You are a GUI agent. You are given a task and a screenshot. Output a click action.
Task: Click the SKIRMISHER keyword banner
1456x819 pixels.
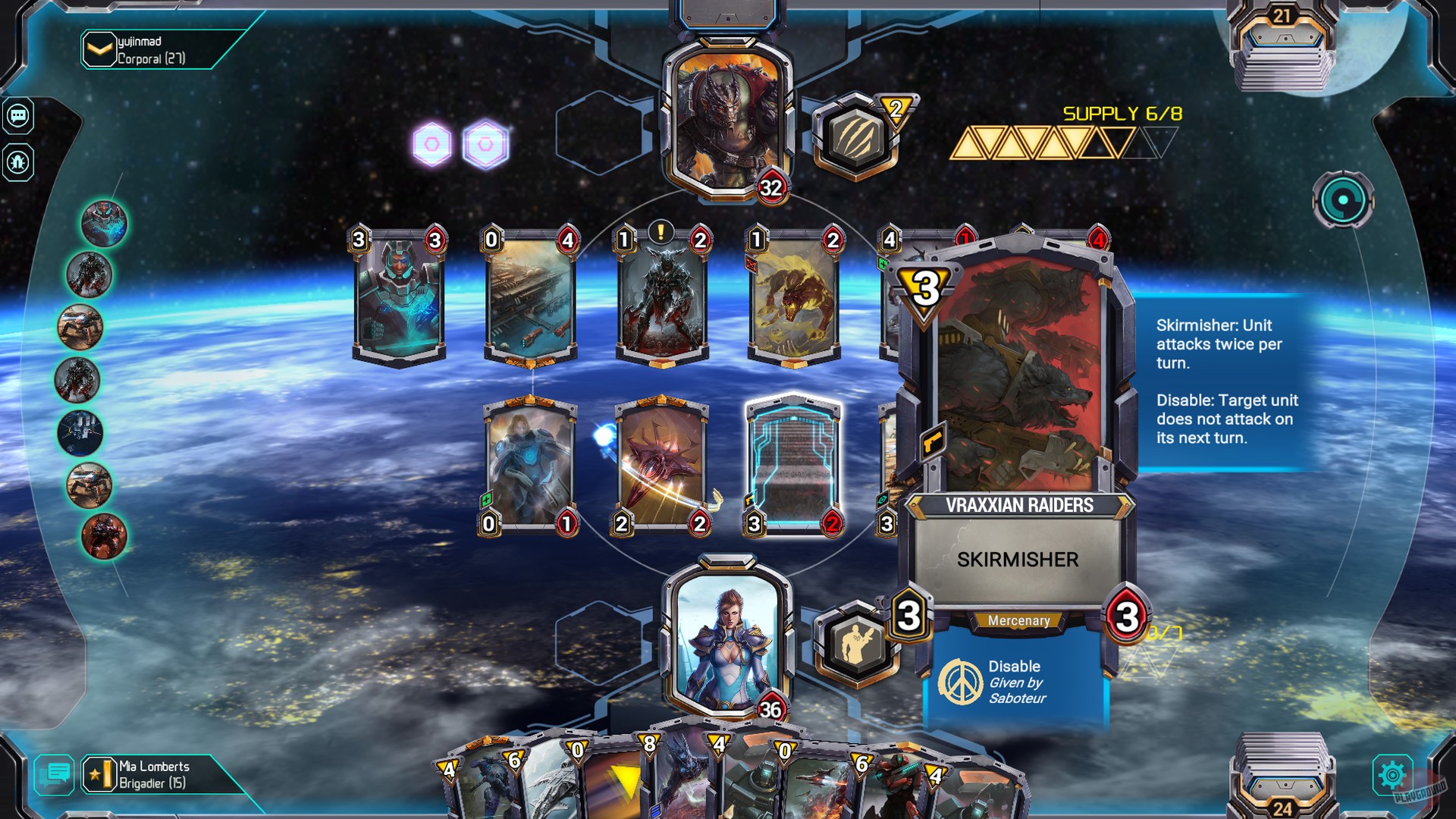click(x=1018, y=560)
